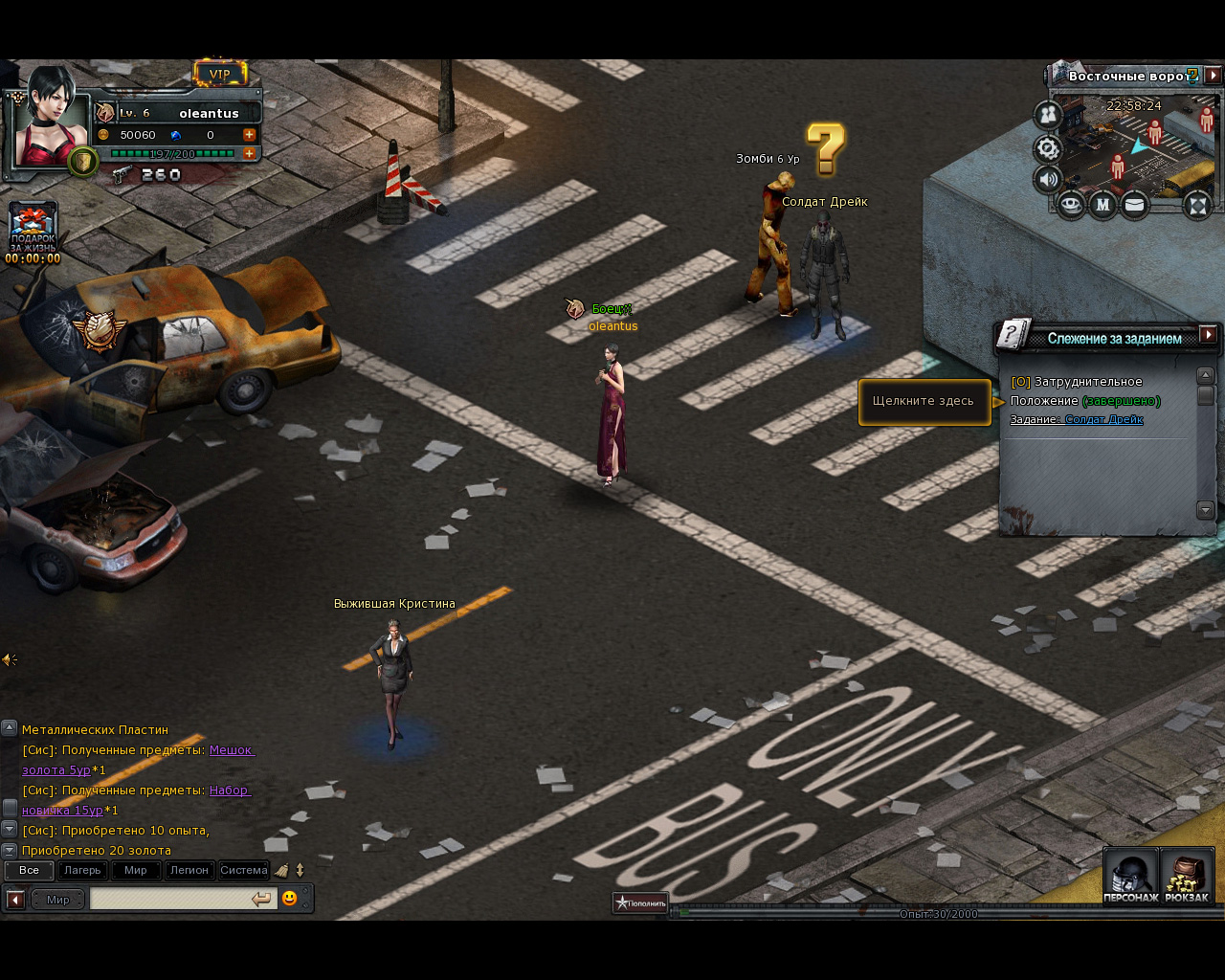Open the VIP panel
1225x980 pixels.
220,74
